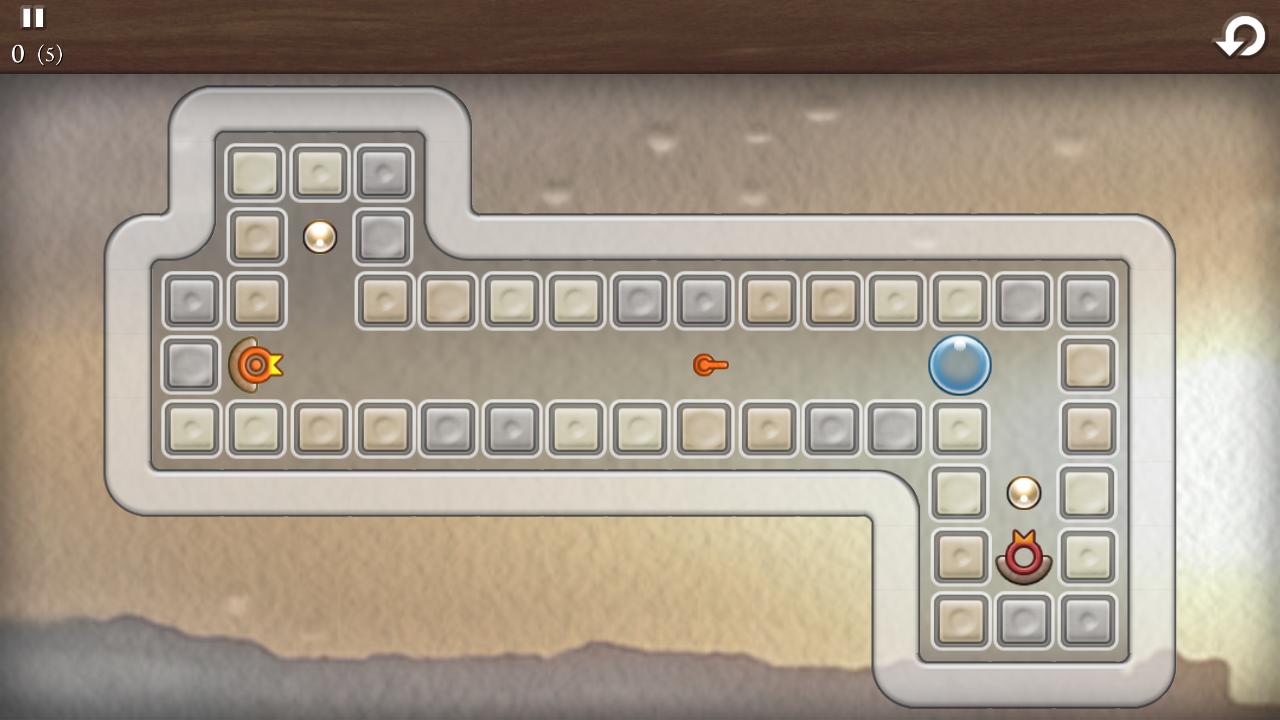Click the dark tile above the left spike
The width and height of the screenshot is (1280, 720).
coord(256,300)
